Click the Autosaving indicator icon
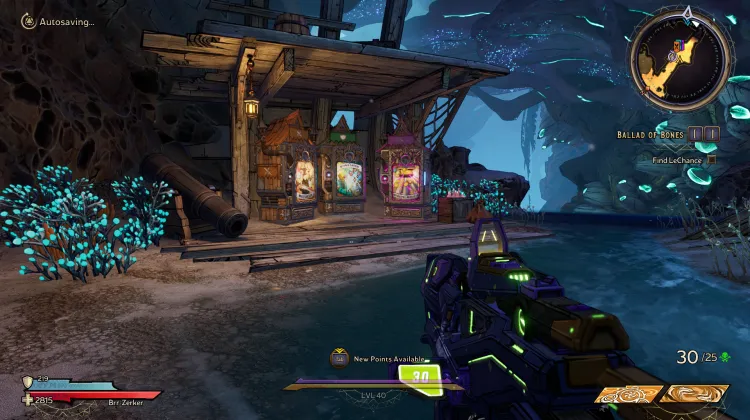Viewport: 750px width, 420px height. pos(28,19)
